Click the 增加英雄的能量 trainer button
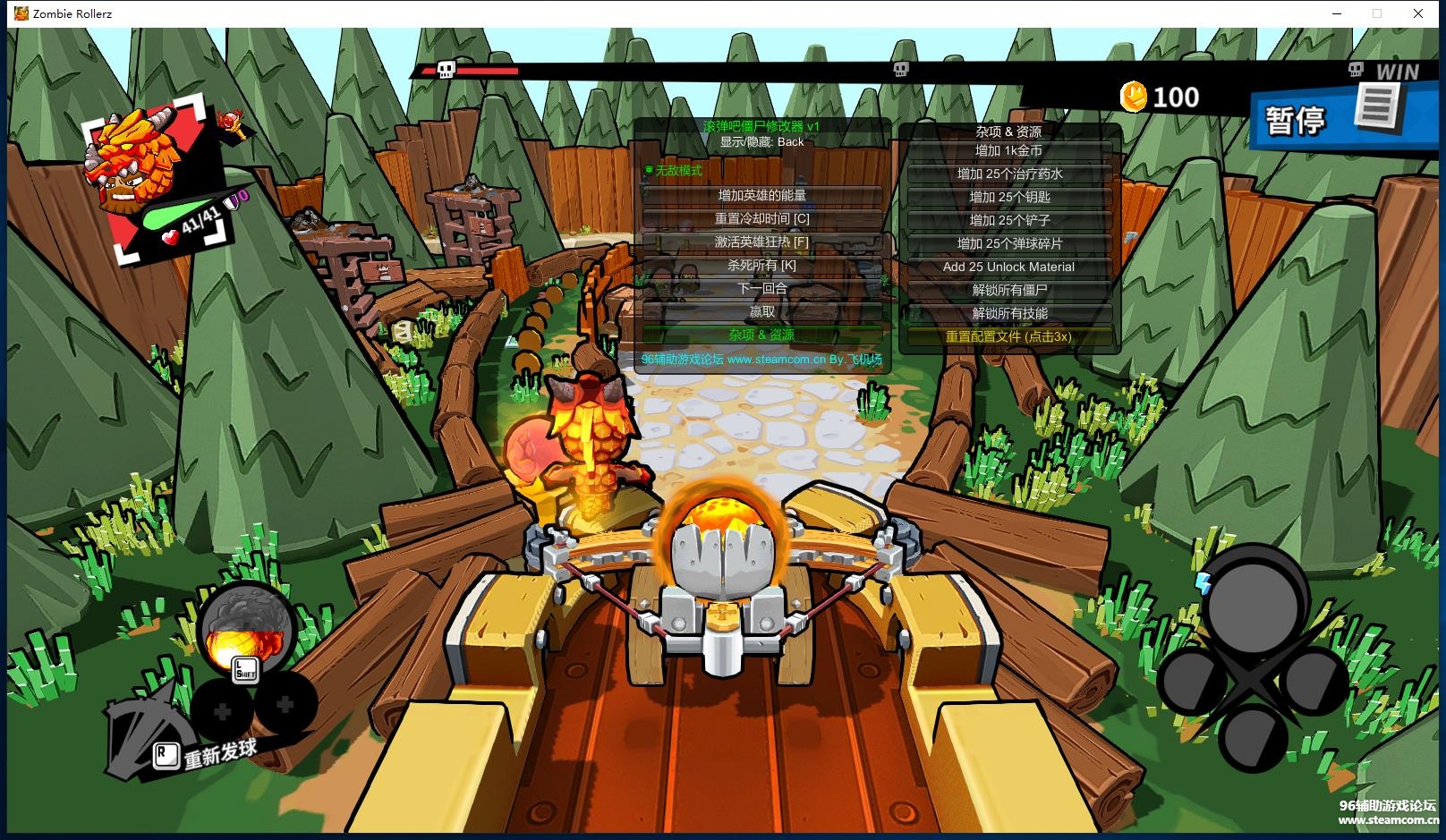The height and width of the screenshot is (840, 1446). [761, 195]
